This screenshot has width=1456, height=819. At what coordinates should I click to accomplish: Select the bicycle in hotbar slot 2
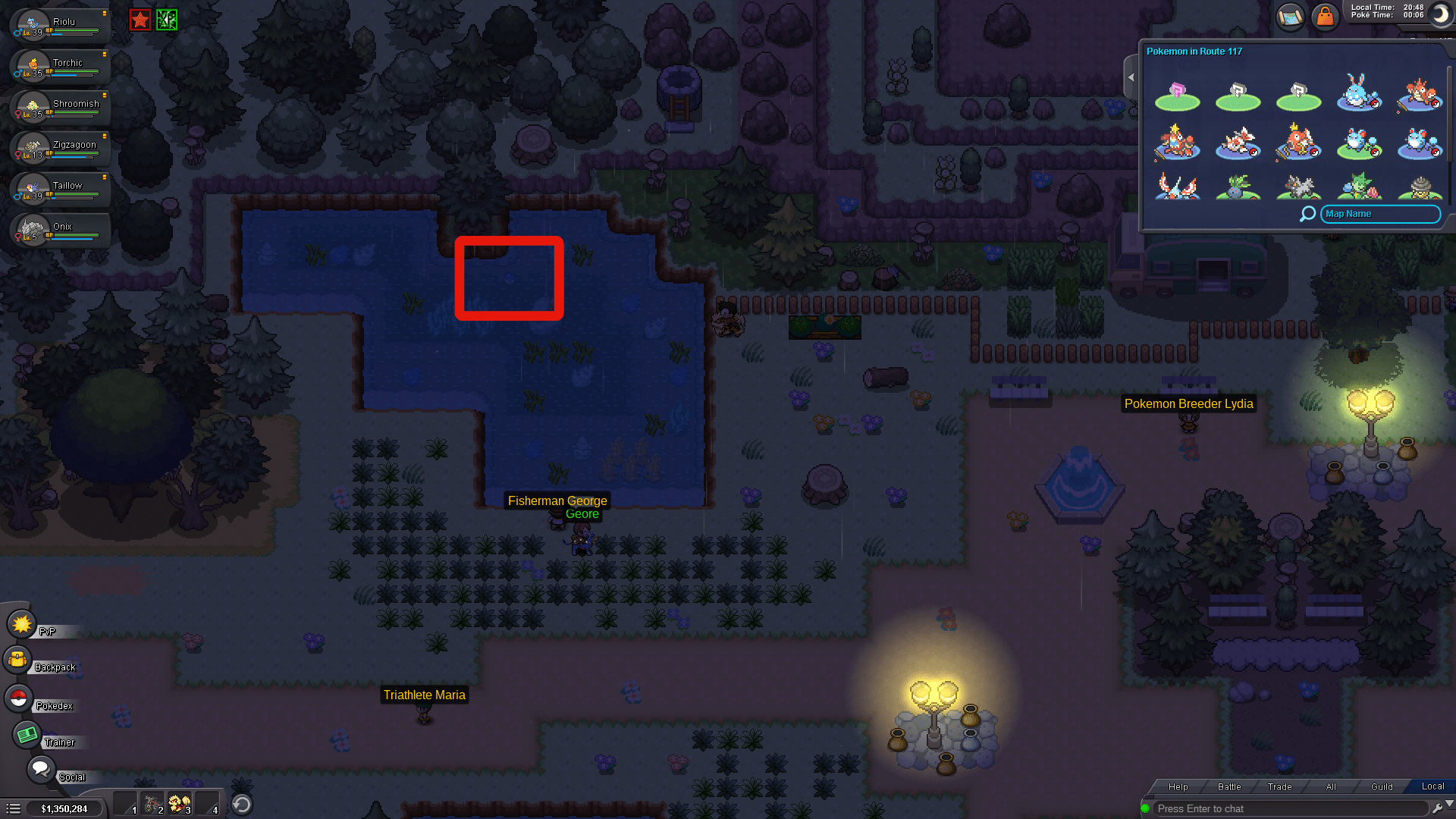(152, 802)
